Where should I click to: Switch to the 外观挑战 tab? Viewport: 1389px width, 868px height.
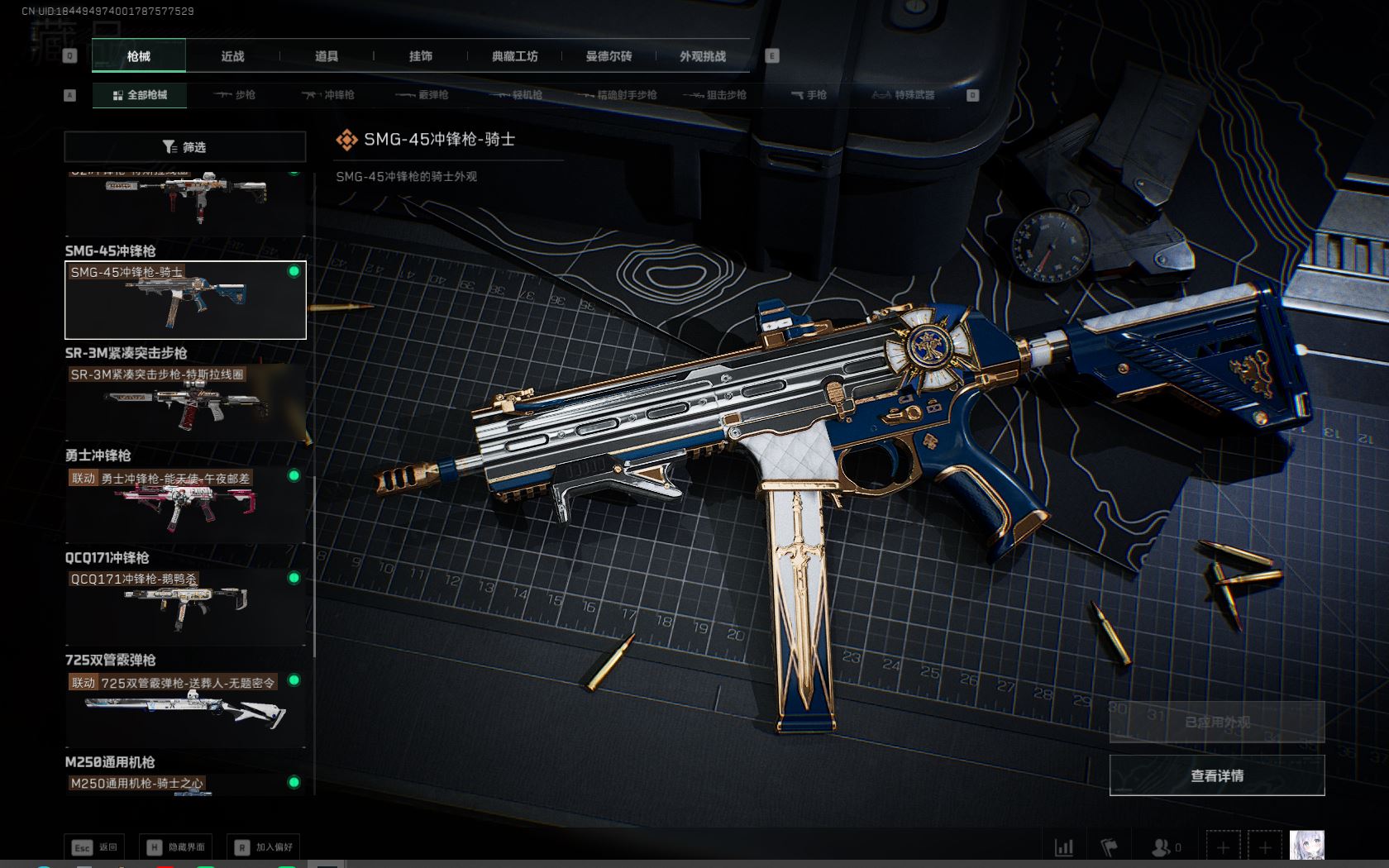click(703, 56)
